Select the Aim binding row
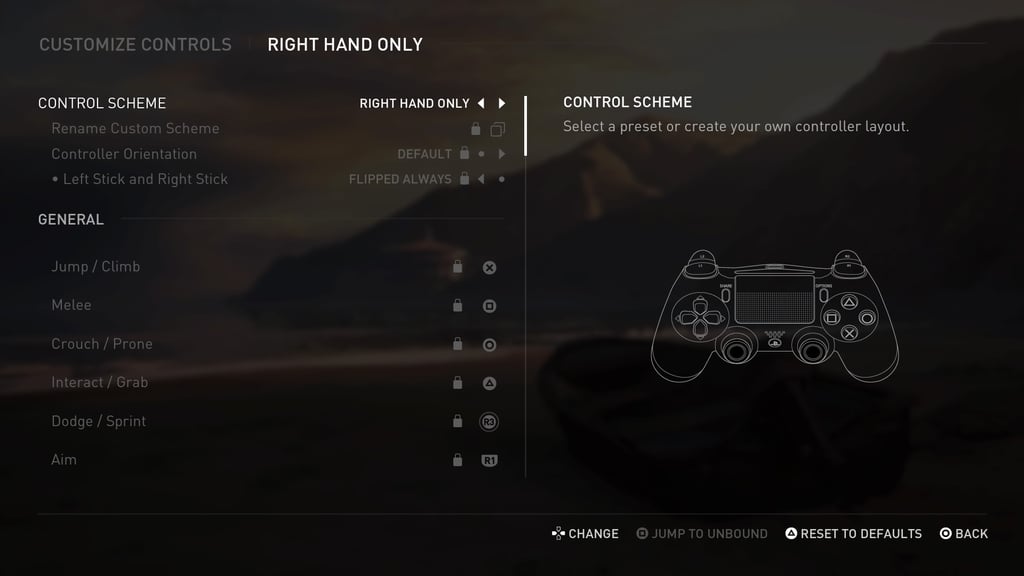 click(64, 460)
